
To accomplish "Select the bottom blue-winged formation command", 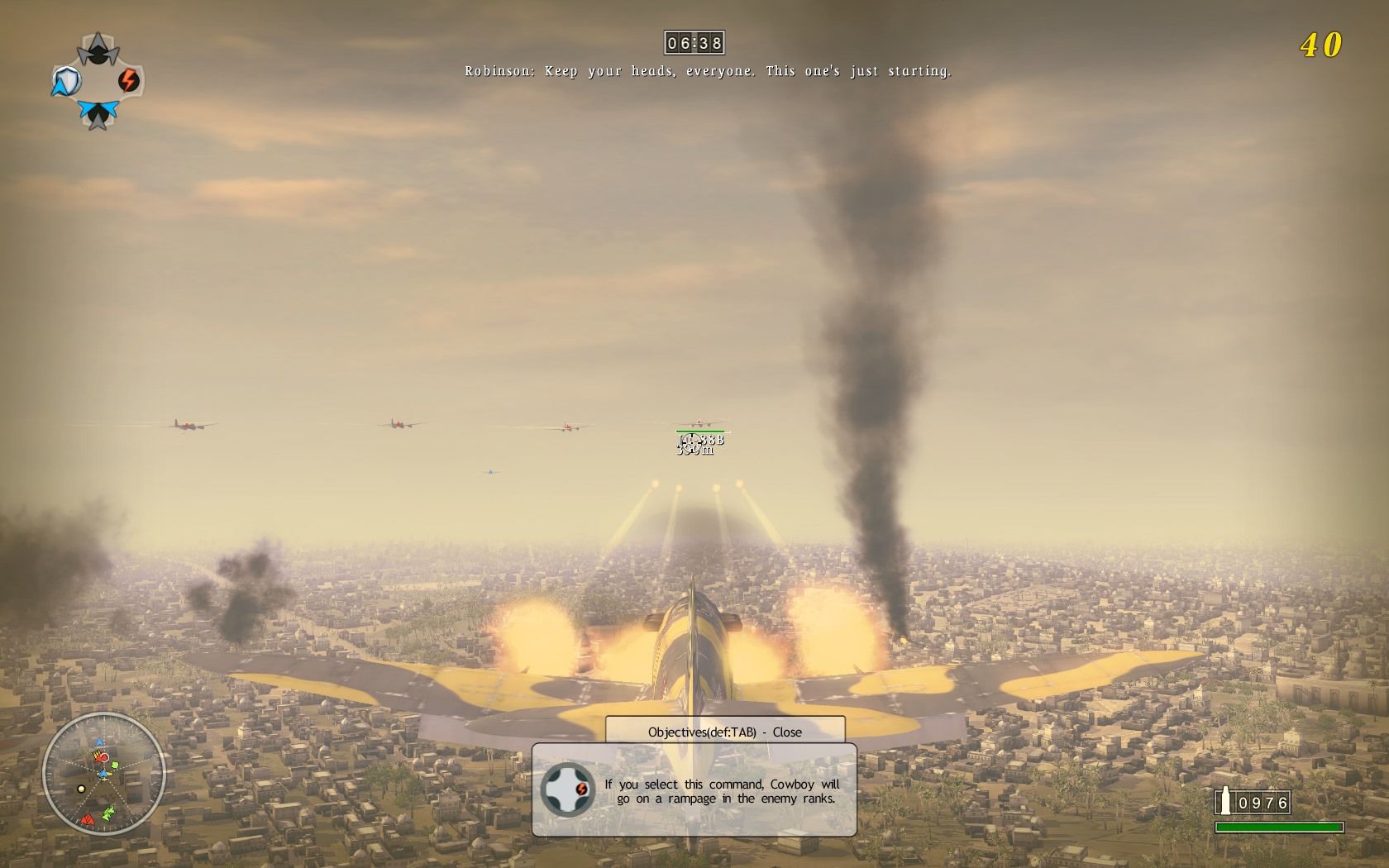I will pyautogui.click(x=98, y=113).
